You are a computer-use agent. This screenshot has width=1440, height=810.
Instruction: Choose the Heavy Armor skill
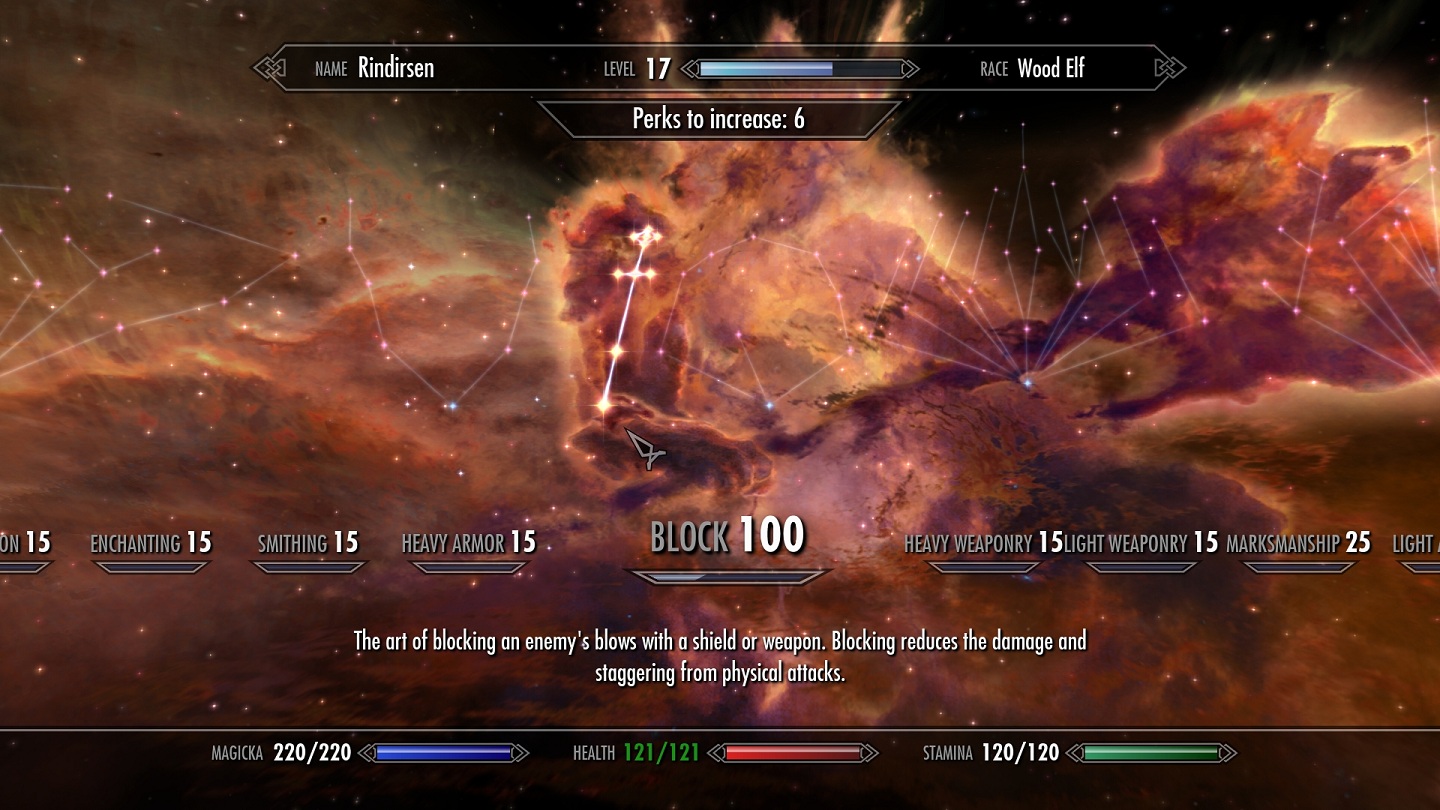469,544
